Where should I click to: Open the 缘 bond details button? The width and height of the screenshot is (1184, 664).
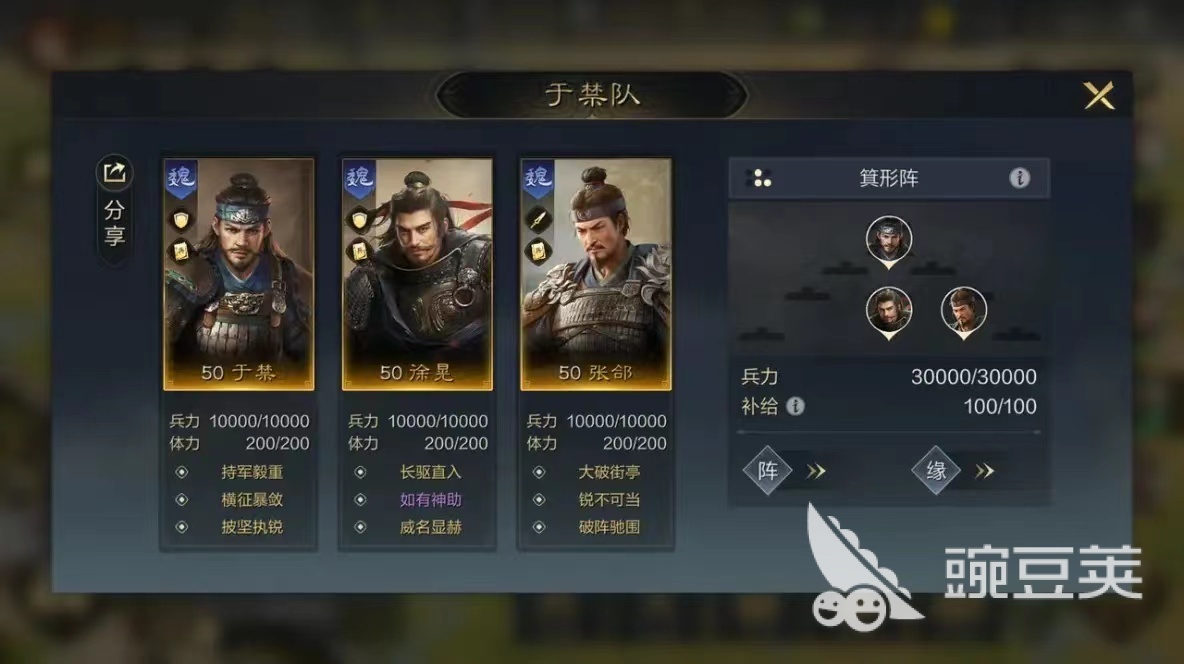[x=937, y=470]
